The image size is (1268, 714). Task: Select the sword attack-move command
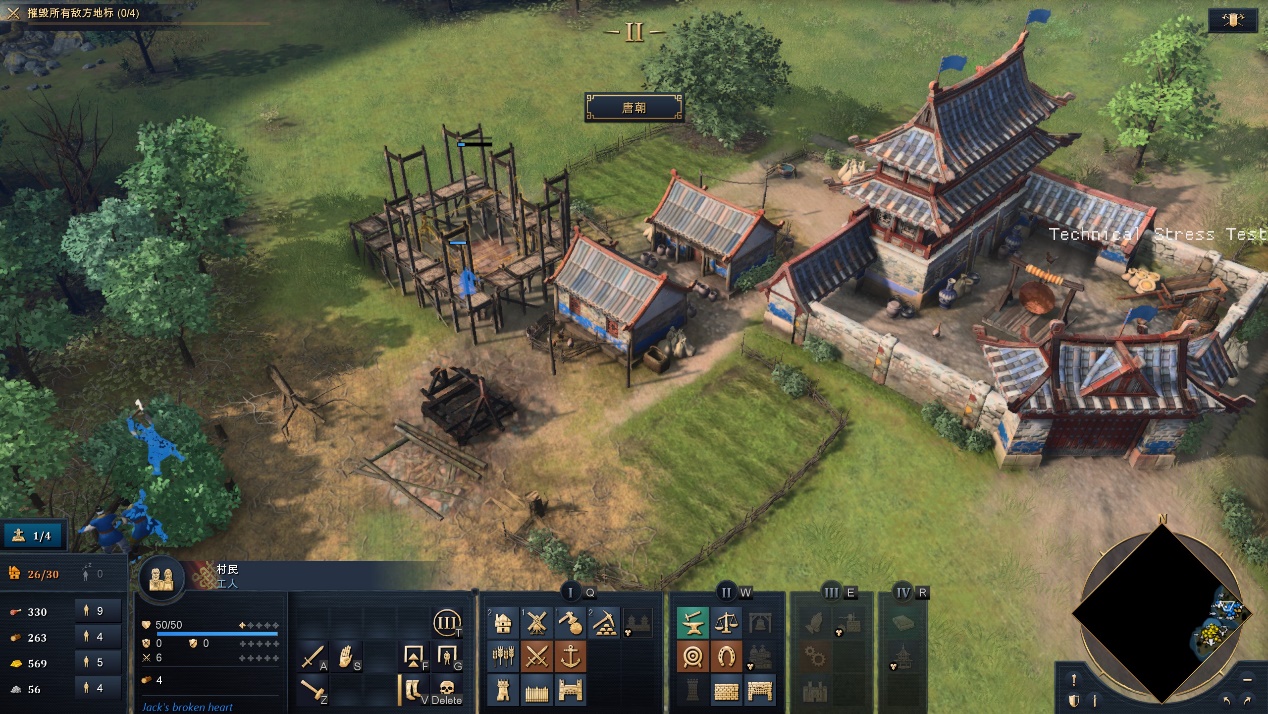(313, 657)
